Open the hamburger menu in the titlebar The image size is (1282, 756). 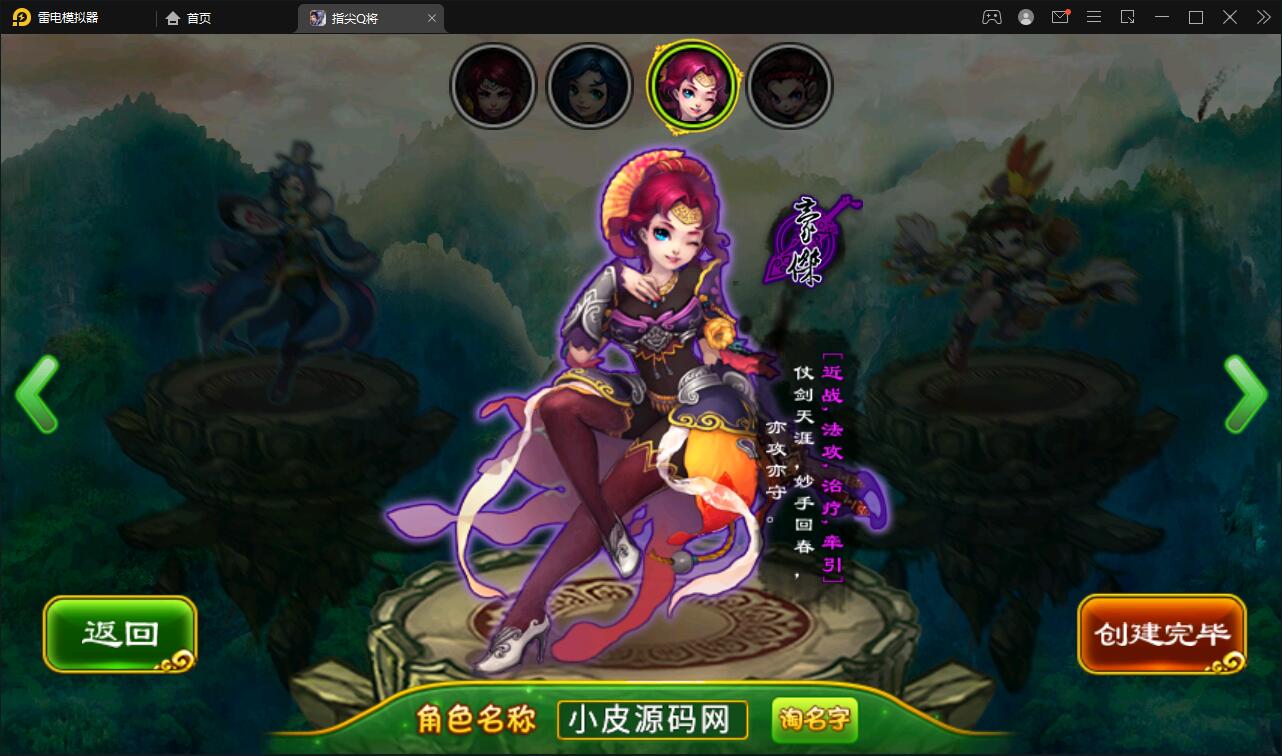pos(1094,17)
